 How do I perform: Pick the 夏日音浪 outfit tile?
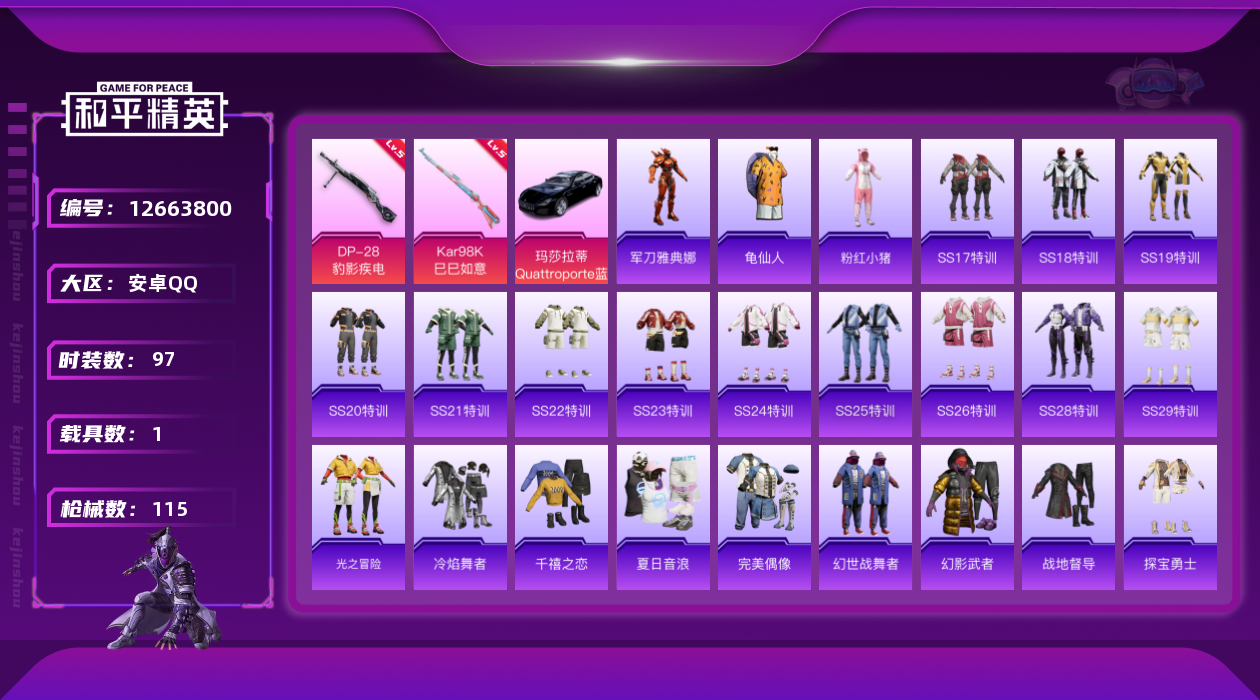pos(663,517)
